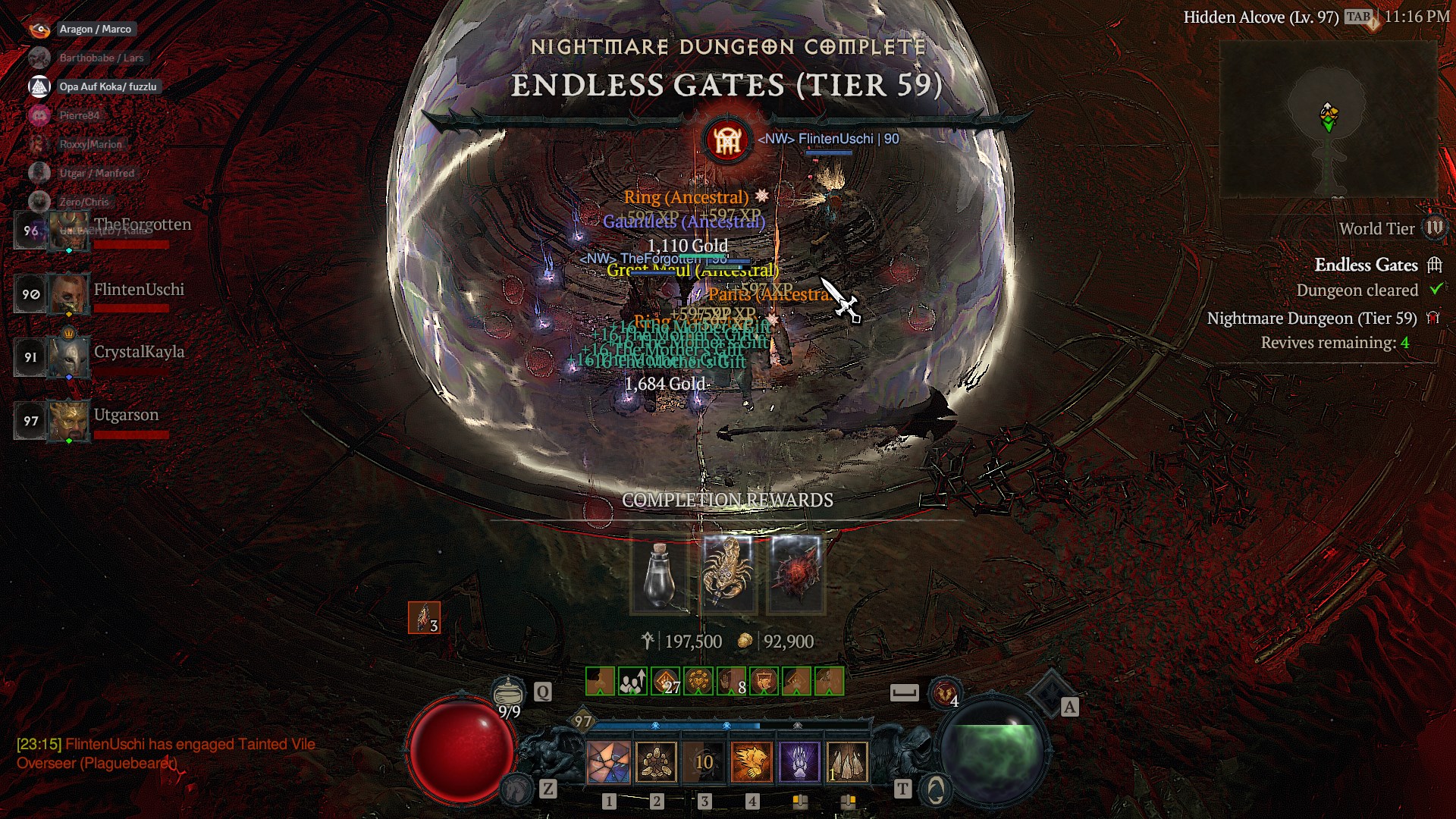Open the minimap
1456x819 pixels.
1328,120
